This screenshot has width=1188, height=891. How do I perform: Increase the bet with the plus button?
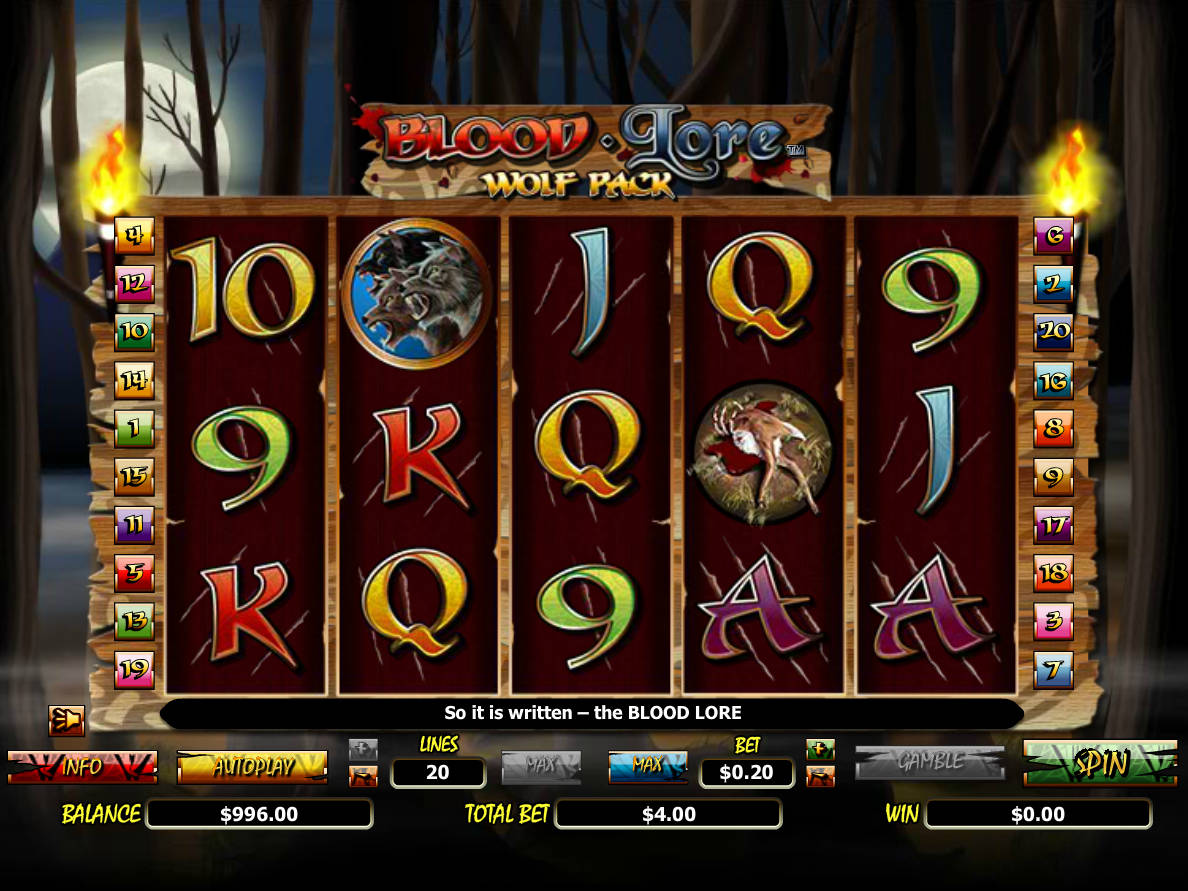(820, 749)
